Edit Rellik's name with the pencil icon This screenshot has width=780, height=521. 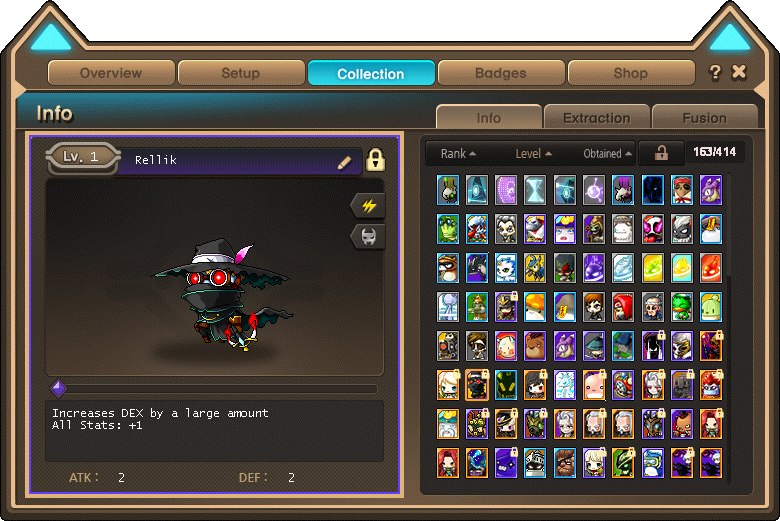click(345, 162)
